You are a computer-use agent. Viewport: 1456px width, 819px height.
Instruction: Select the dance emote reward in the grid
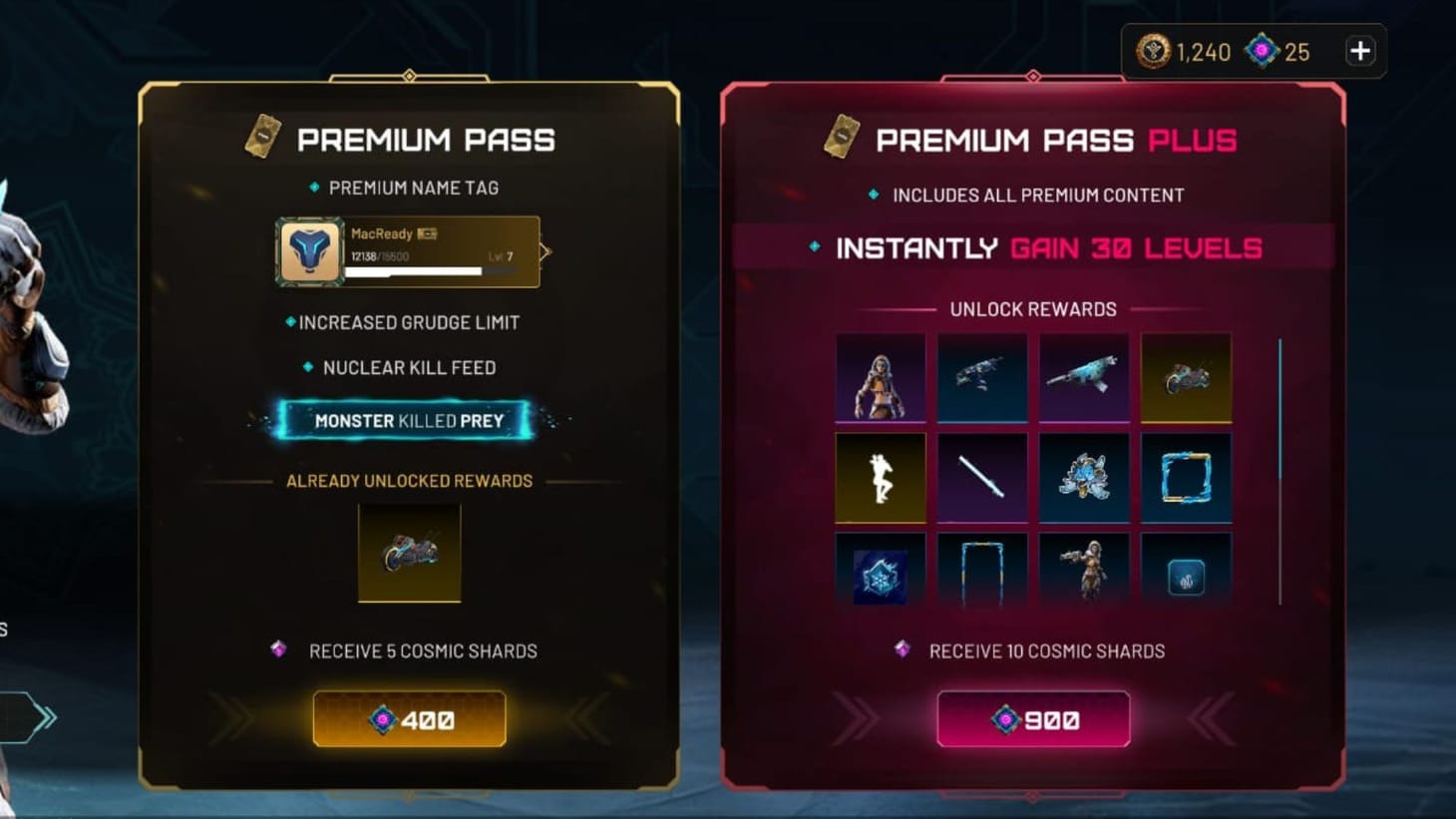881,478
